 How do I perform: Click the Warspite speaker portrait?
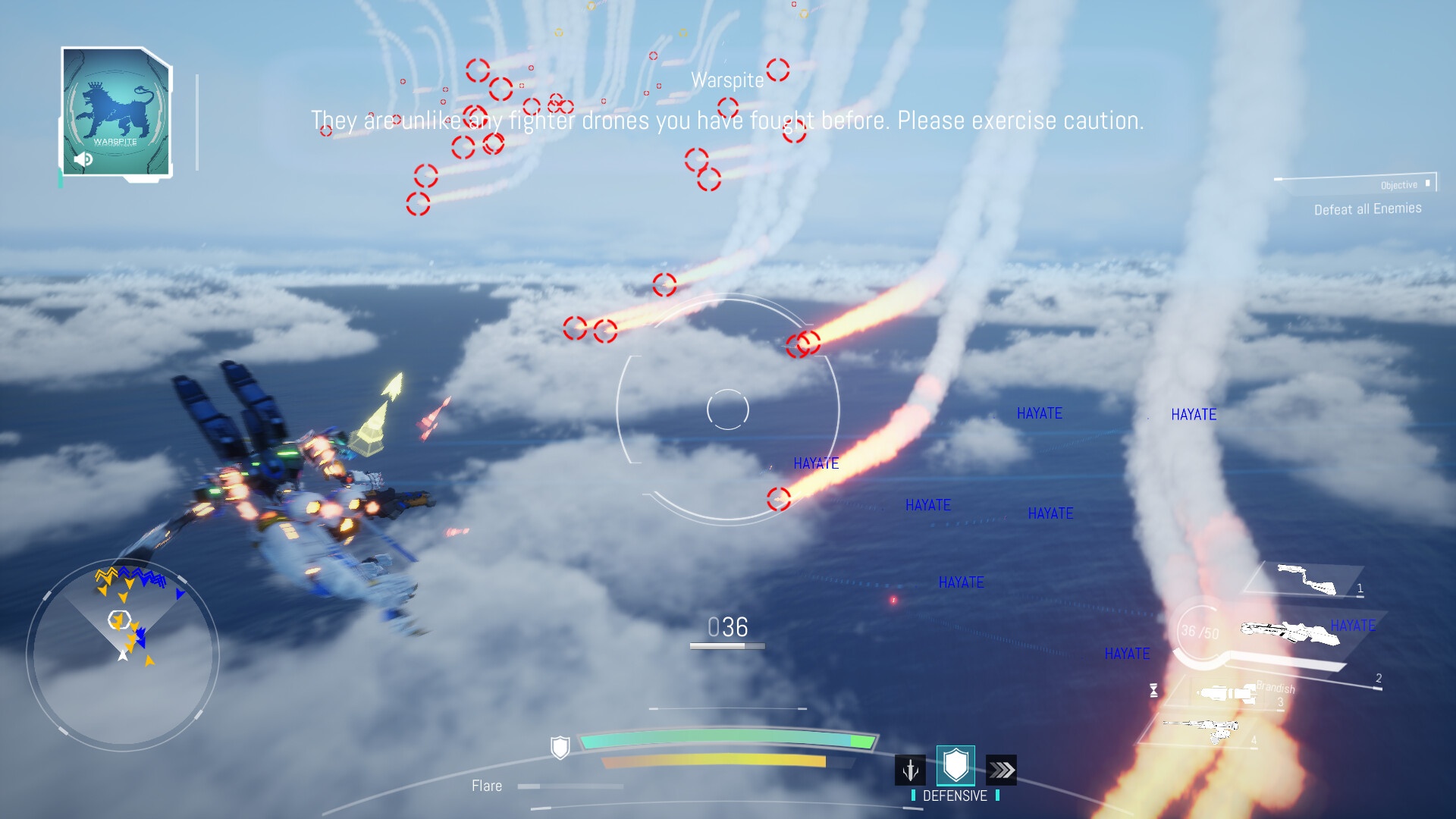click(116, 112)
